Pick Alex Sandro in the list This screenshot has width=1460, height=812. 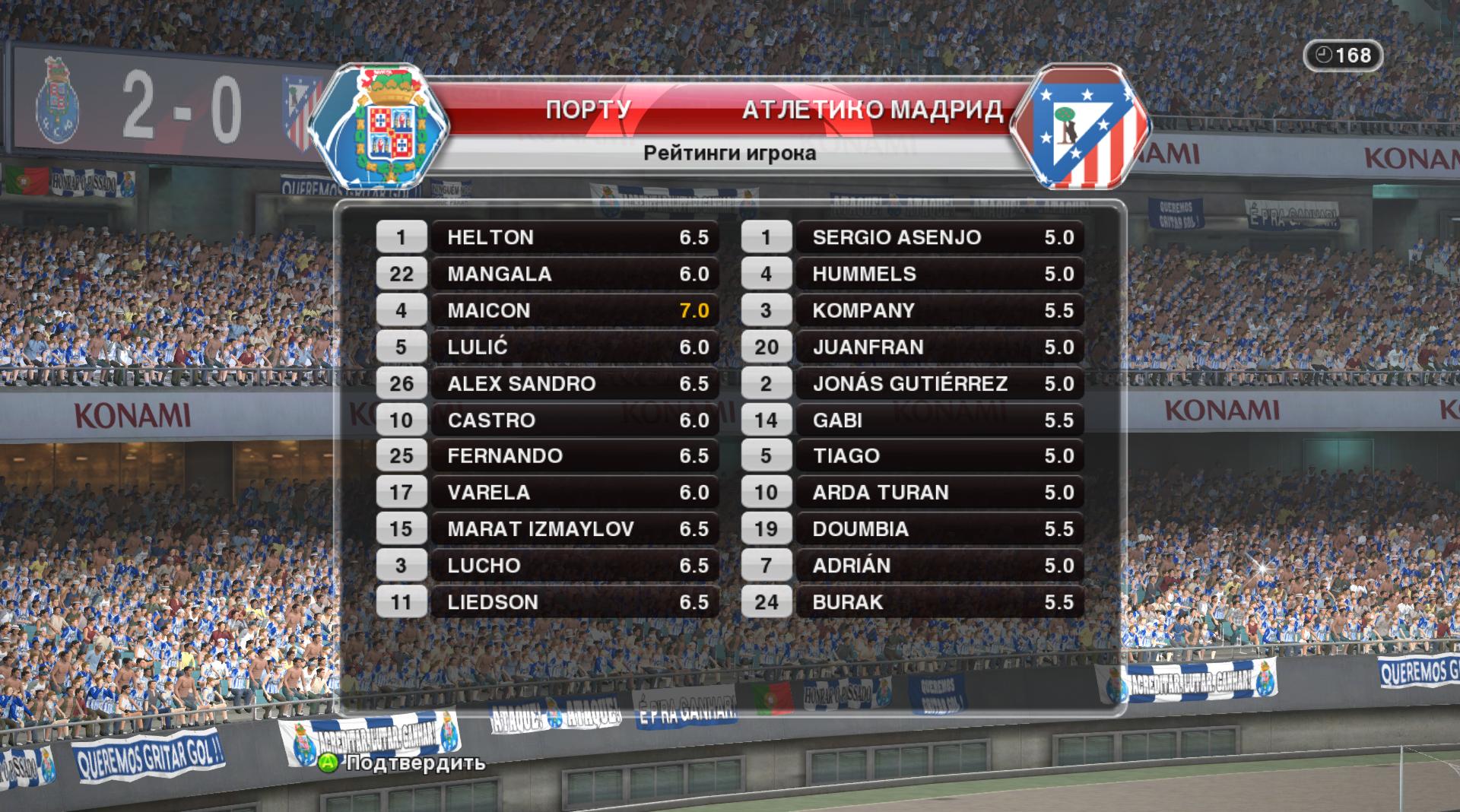coord(574,383)
